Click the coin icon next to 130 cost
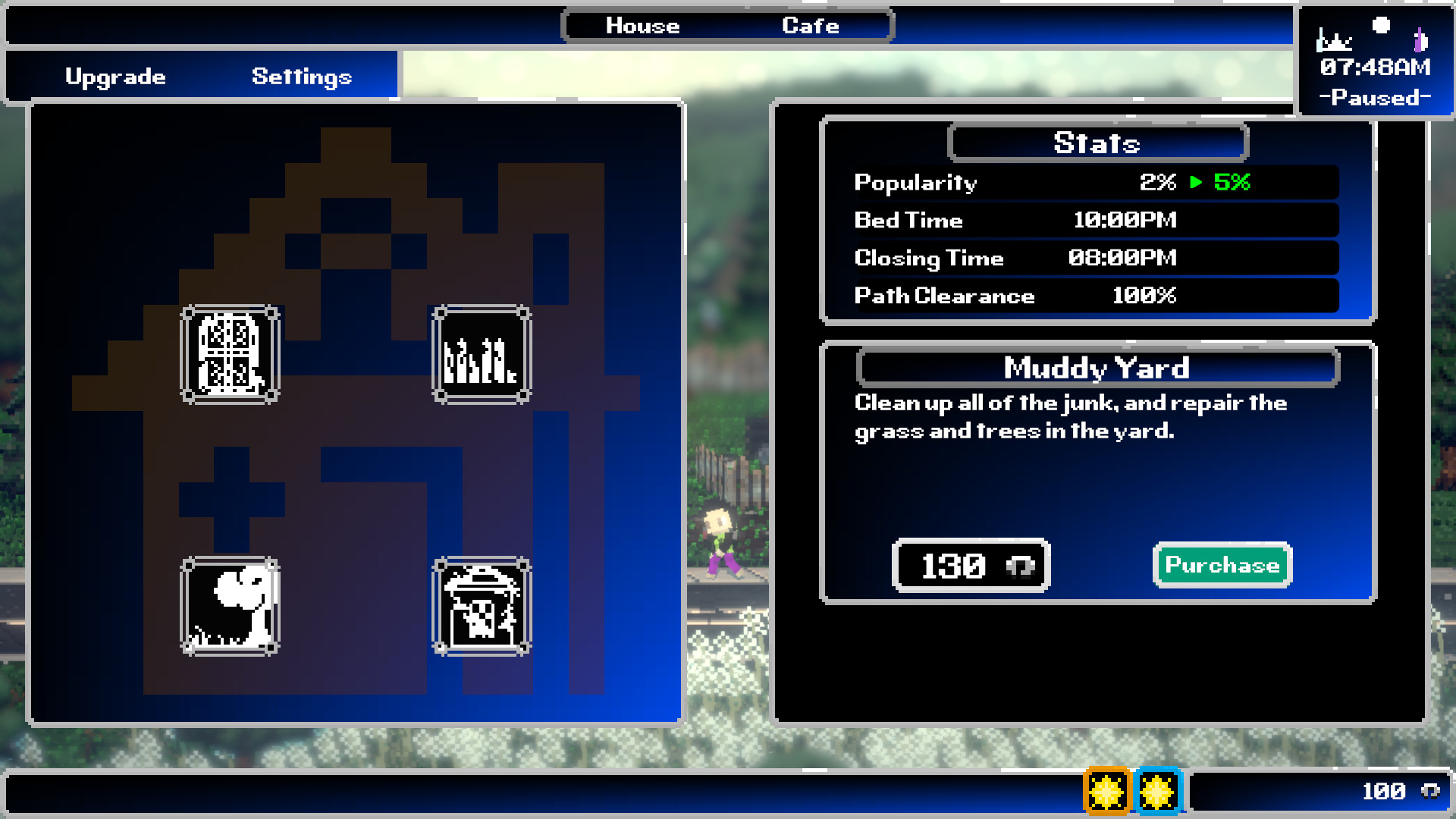Screen dimensions: 1456x819 (x=1020, y=566)
